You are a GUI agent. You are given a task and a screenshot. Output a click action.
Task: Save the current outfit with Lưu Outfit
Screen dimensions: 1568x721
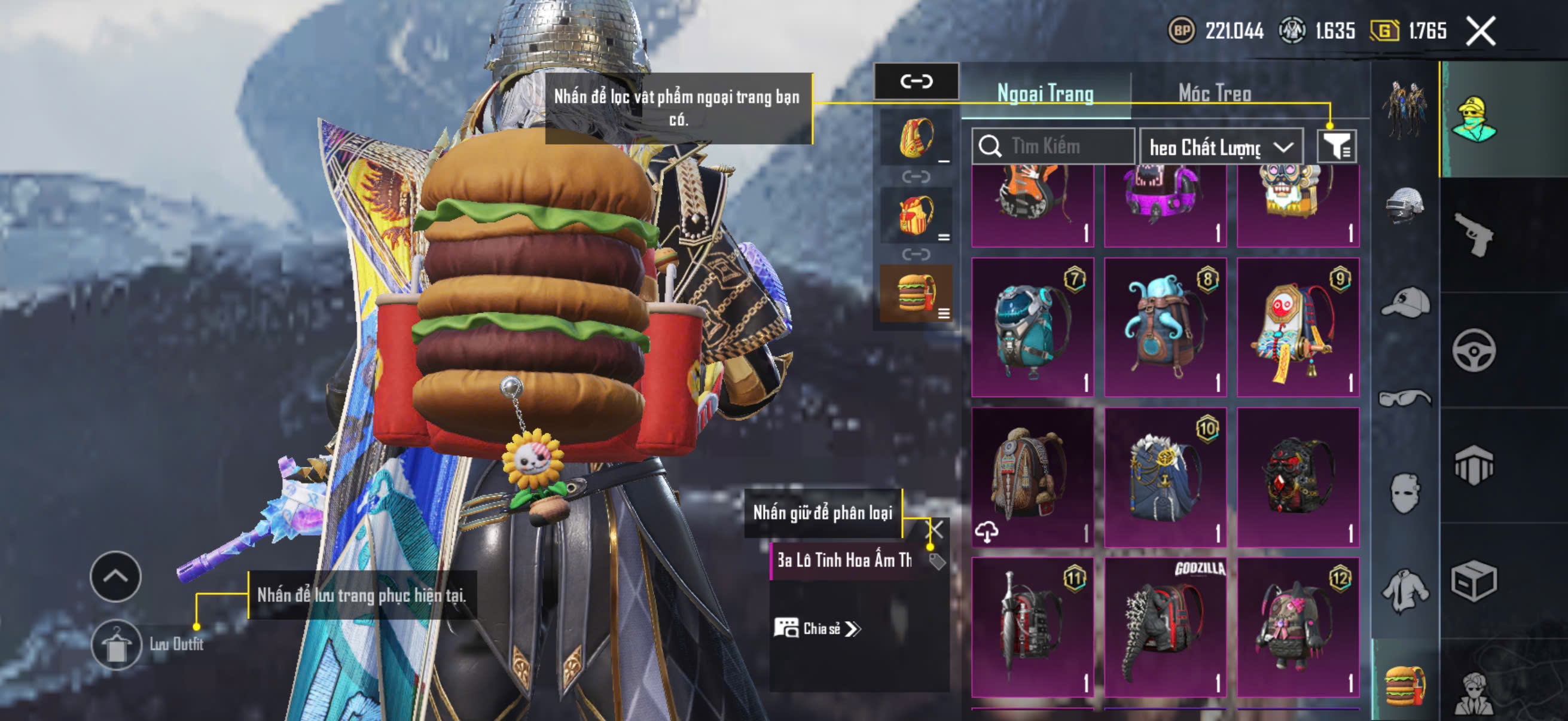116,644
